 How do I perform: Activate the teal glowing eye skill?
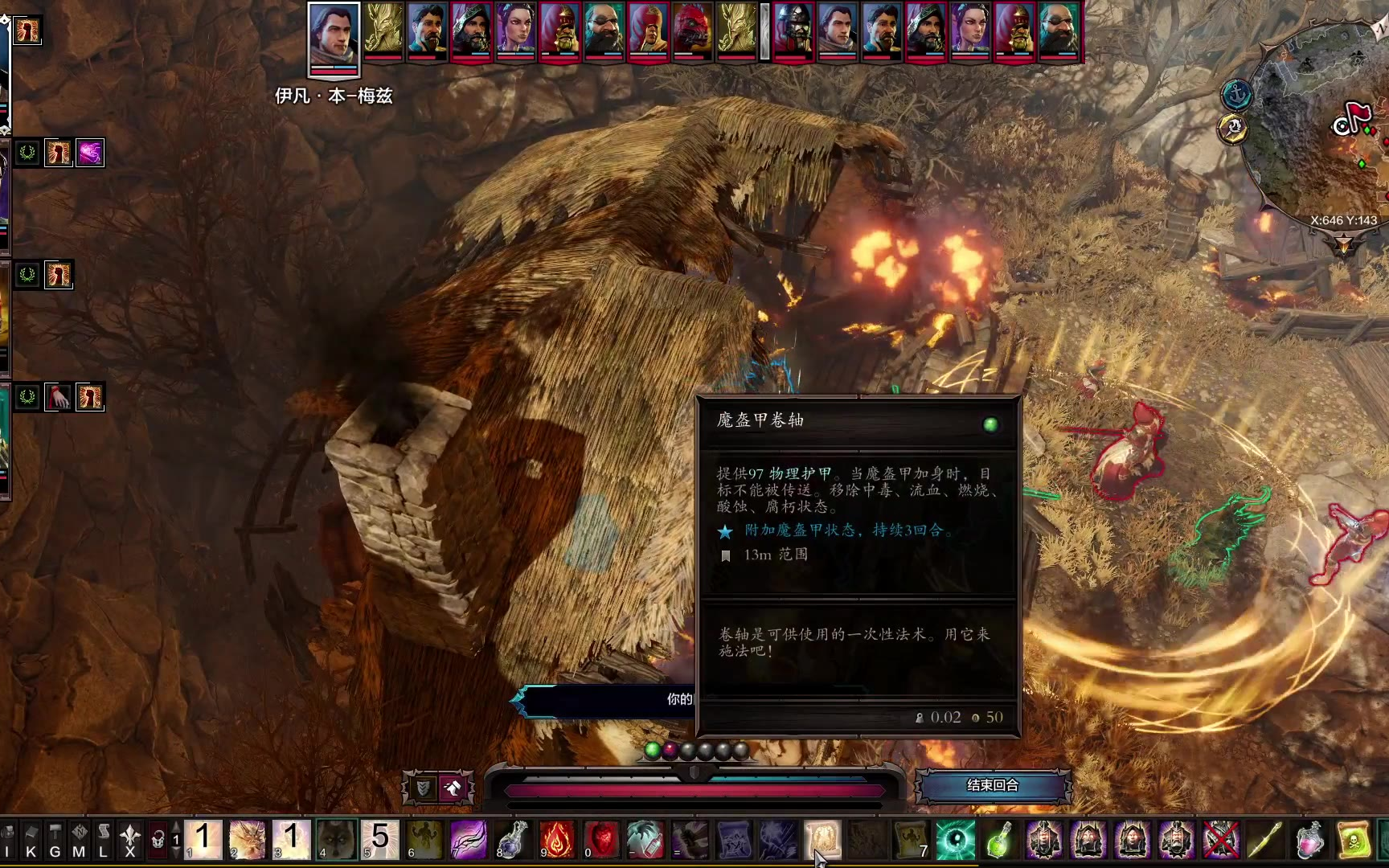[x=956, y=840]
